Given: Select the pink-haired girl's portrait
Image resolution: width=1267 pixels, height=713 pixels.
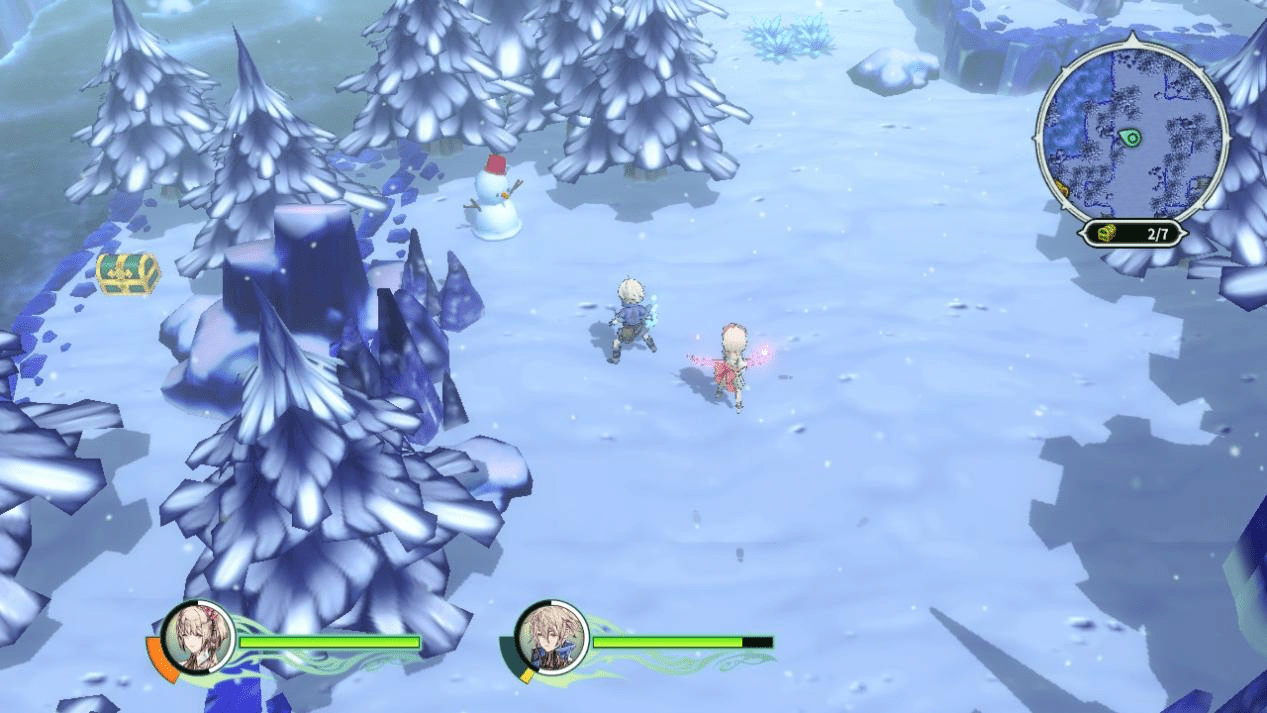Looking at the screenshot, I should (197, 637).
